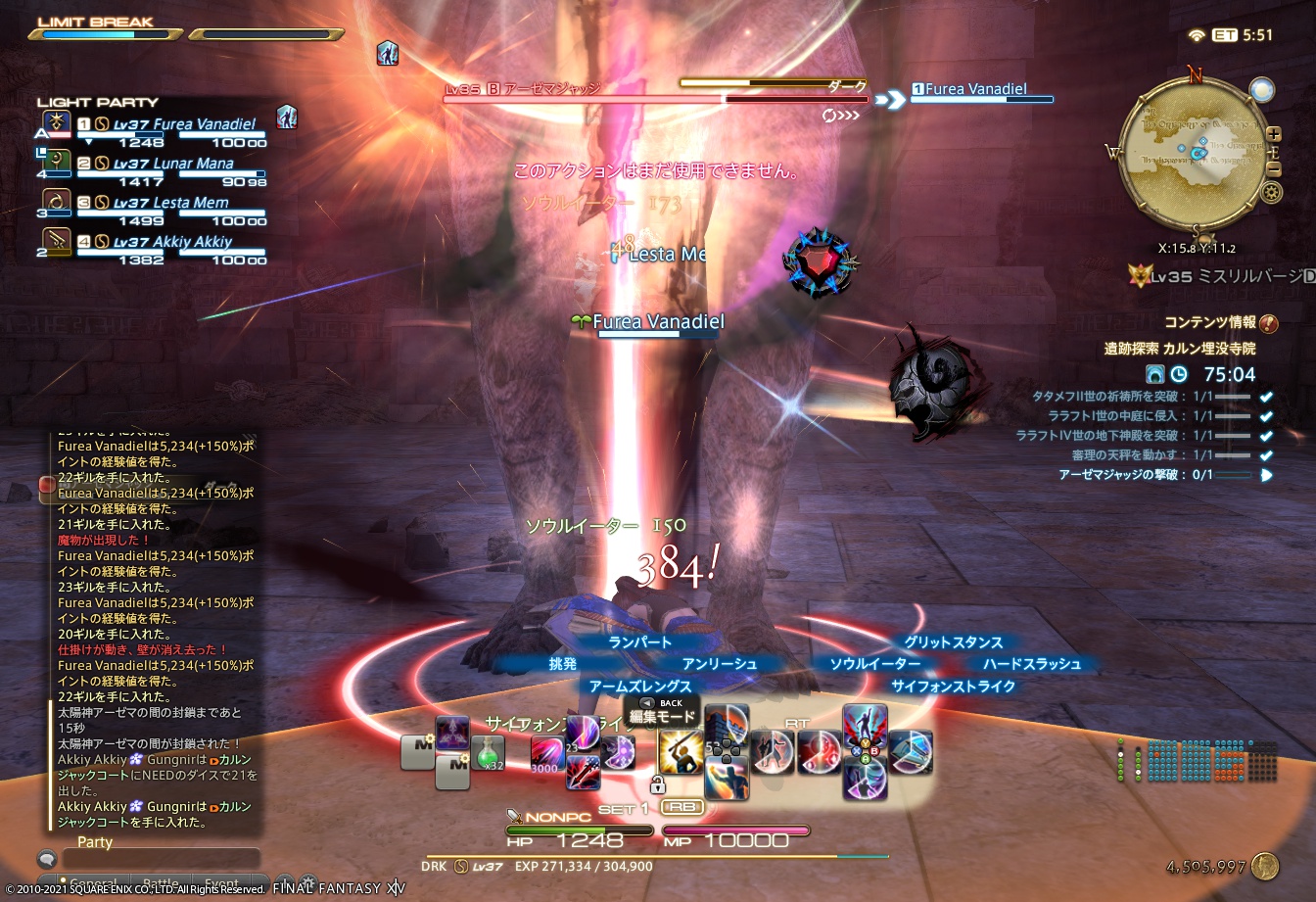
Task: Click the Rampart ability icon on the cross hotbar
Action: coord(725,725)
